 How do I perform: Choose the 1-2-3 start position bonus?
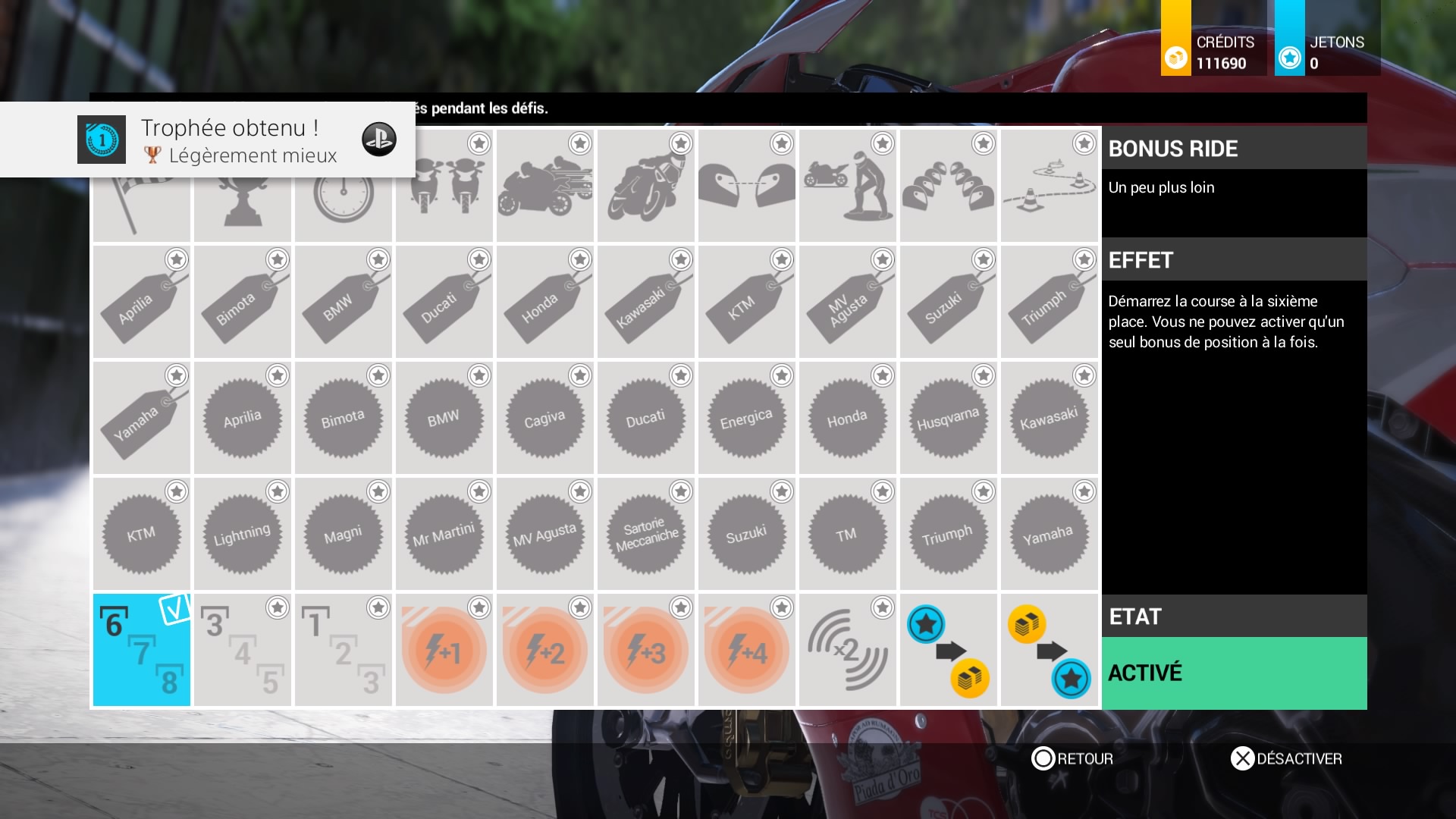pos(344,650)
